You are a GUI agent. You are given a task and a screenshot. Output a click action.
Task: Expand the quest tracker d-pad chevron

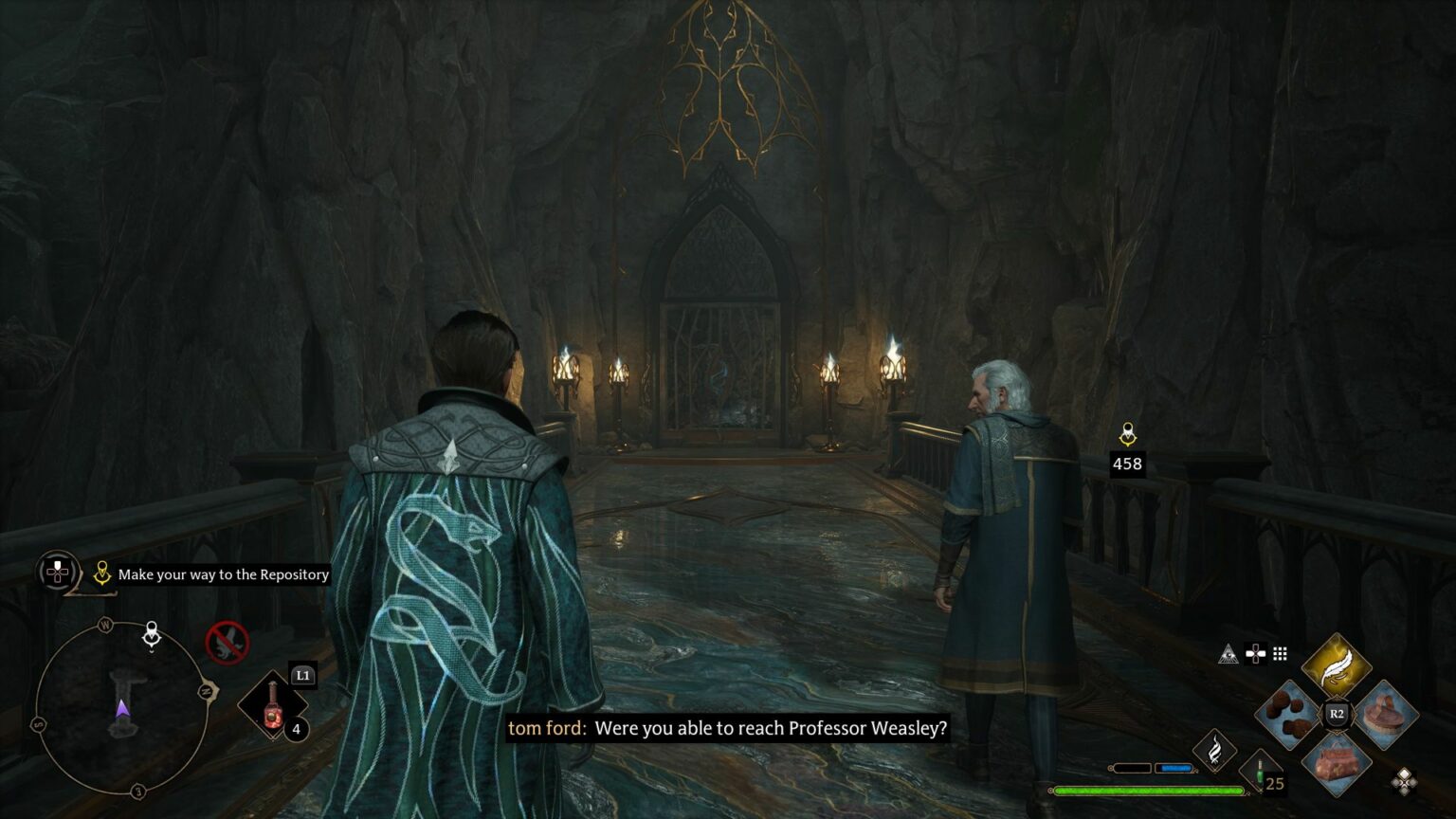click(58, 573)
